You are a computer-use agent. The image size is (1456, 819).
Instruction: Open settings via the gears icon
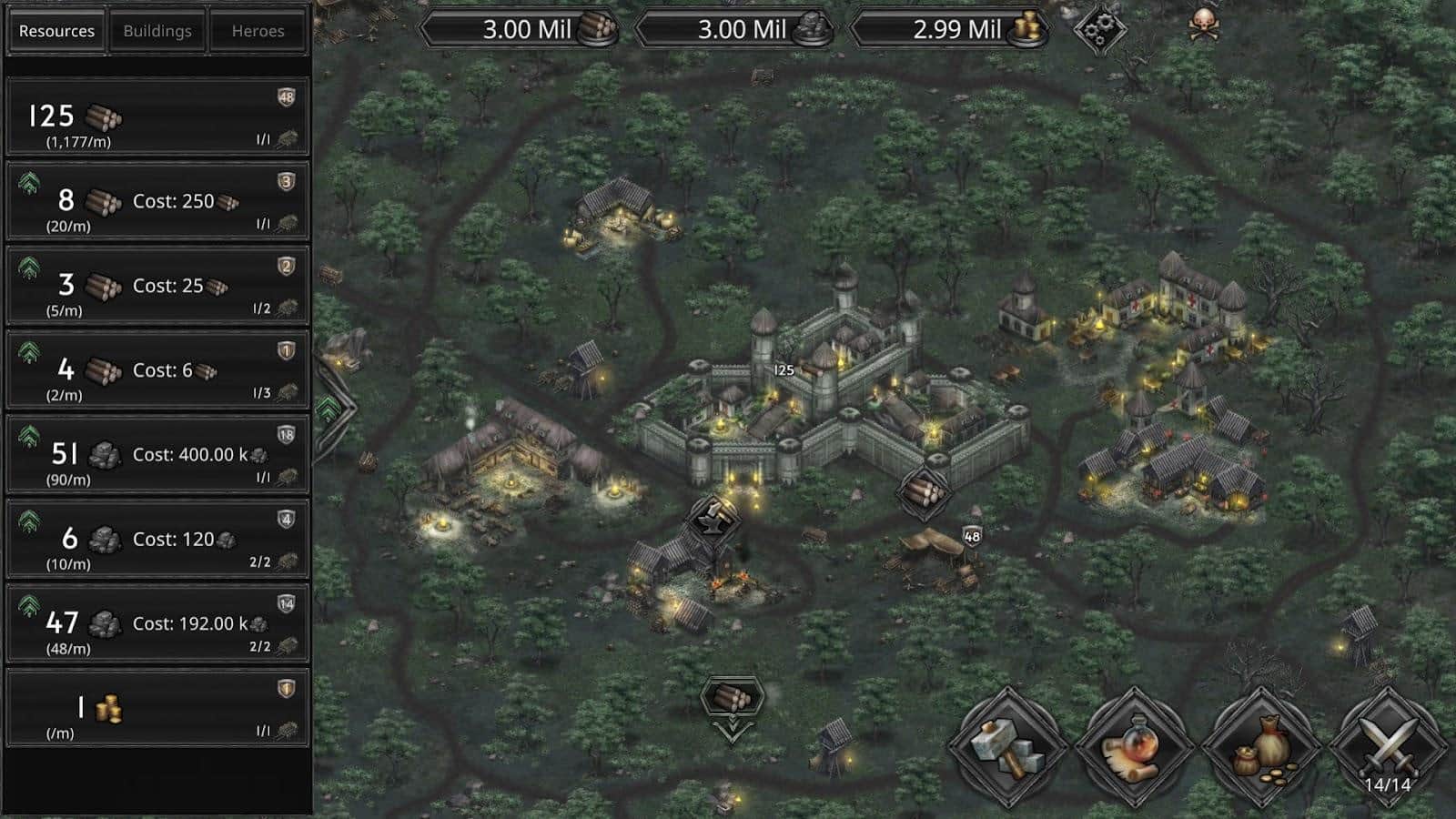[x=1099, y=29]
